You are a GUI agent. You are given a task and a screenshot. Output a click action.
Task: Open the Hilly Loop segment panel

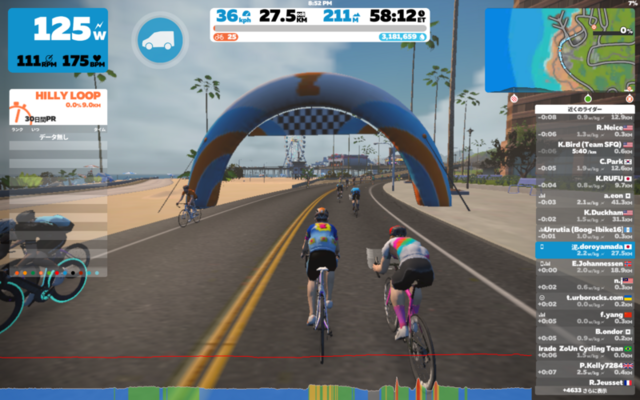(x=58, y=105)
